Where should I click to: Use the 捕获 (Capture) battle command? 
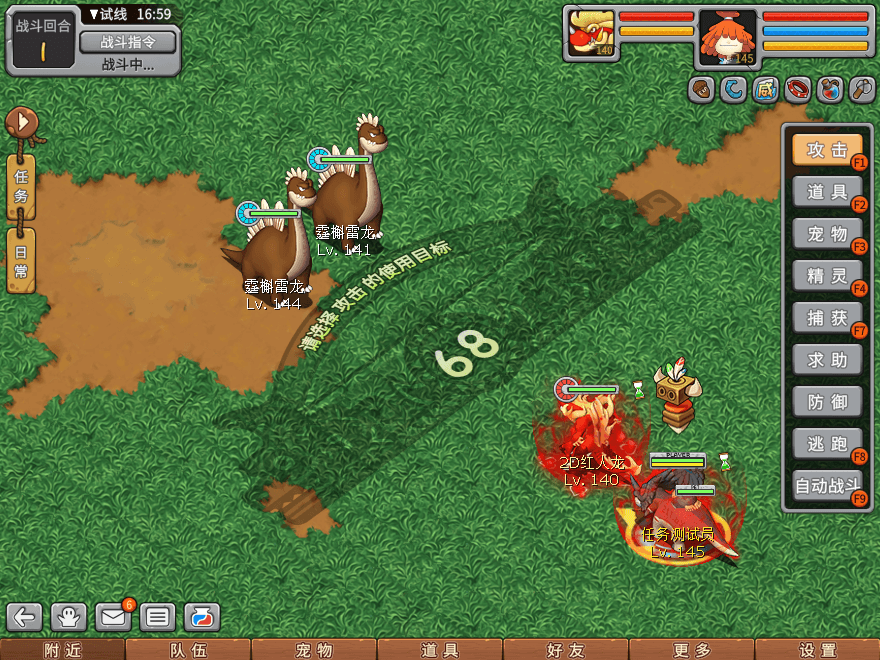point(826,318)
